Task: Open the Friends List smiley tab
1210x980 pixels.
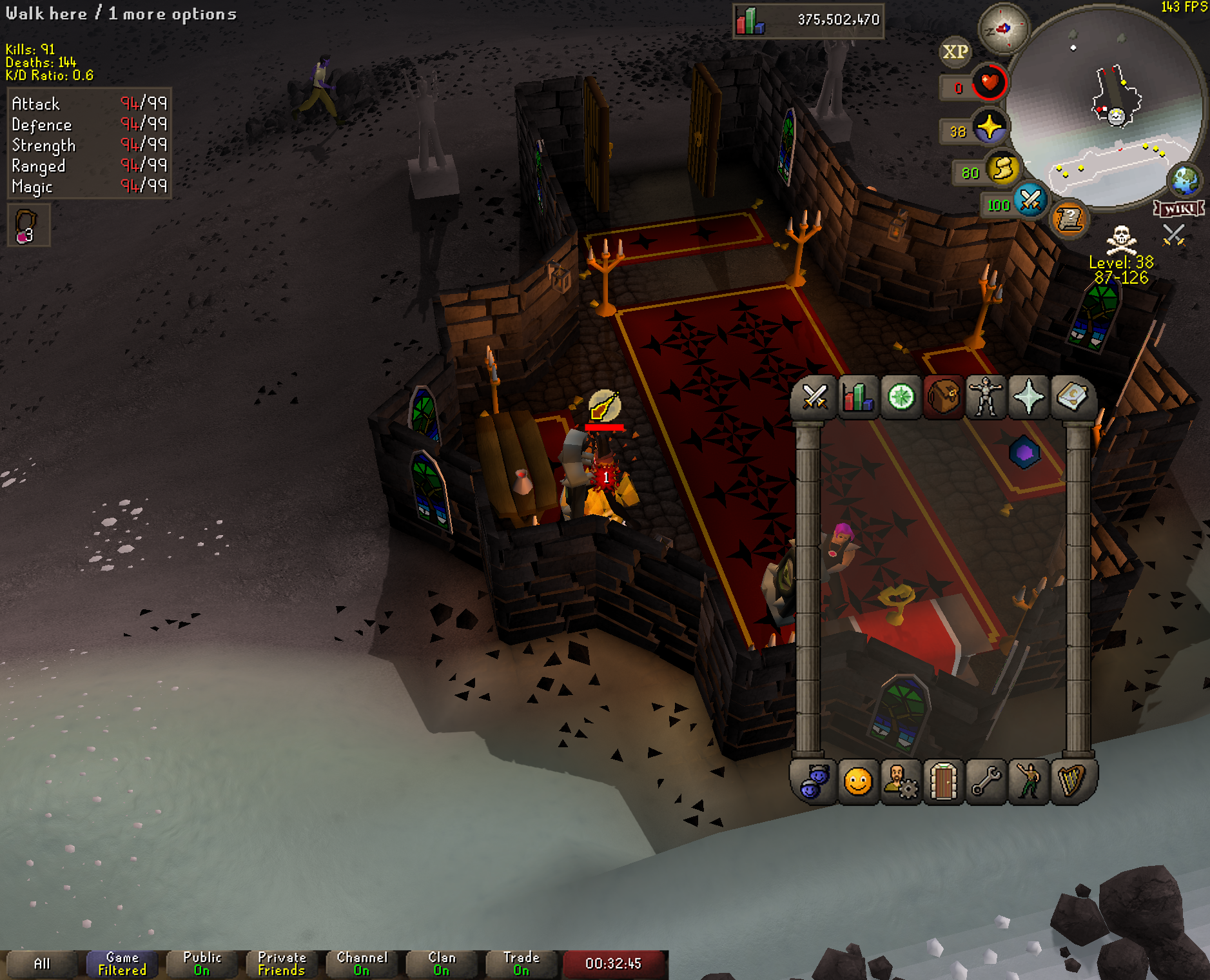Action: [x=857, y=782]
